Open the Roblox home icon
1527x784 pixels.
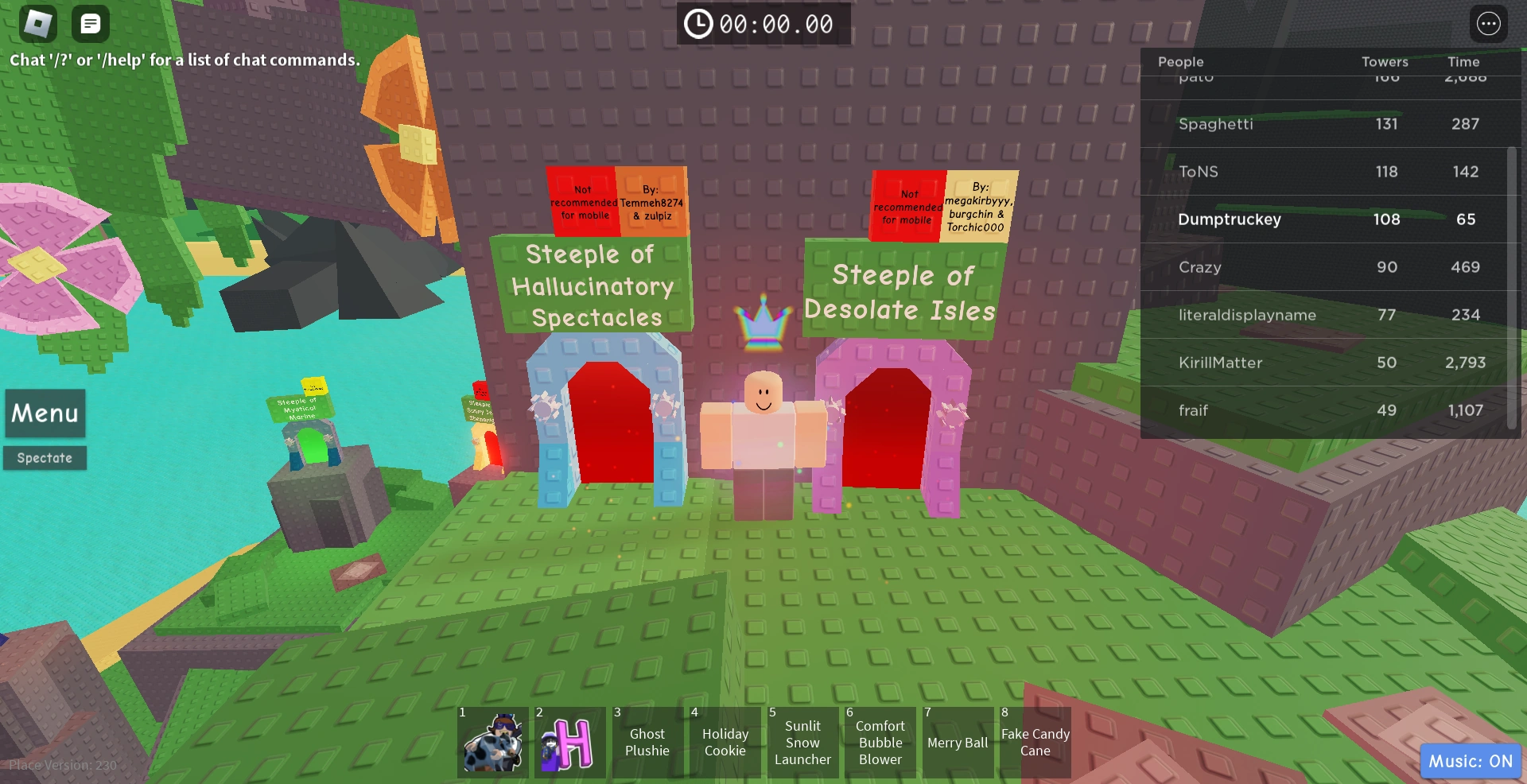point(37,23)
